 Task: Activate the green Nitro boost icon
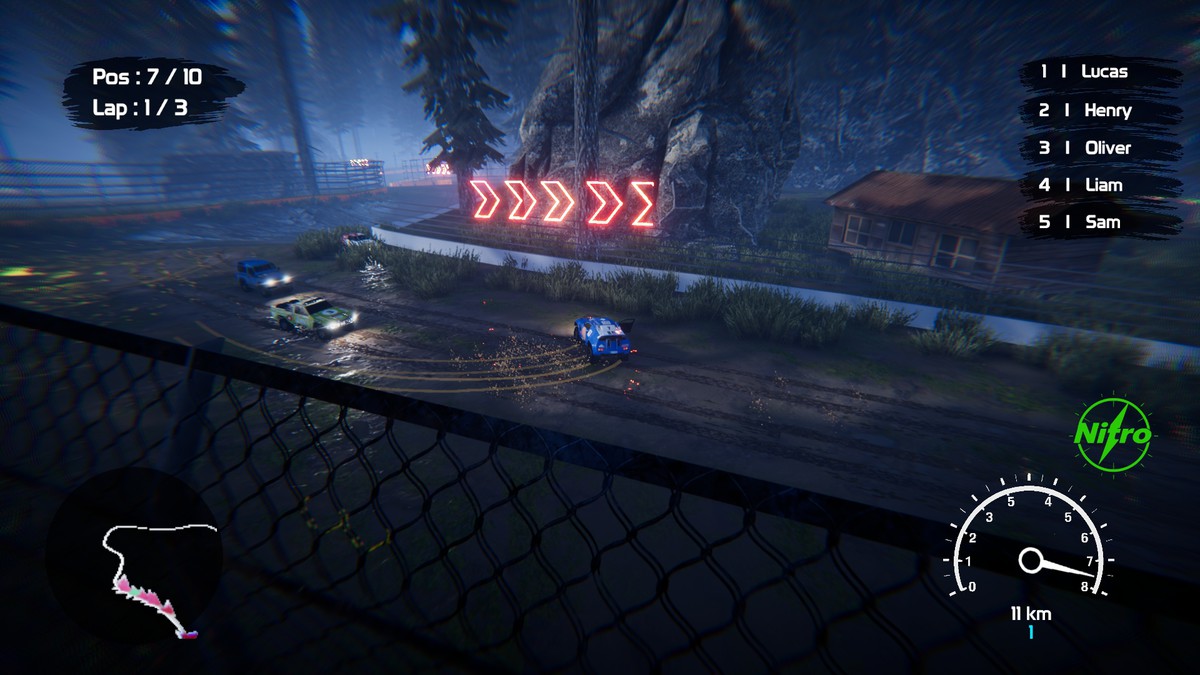coord(1112,434)
